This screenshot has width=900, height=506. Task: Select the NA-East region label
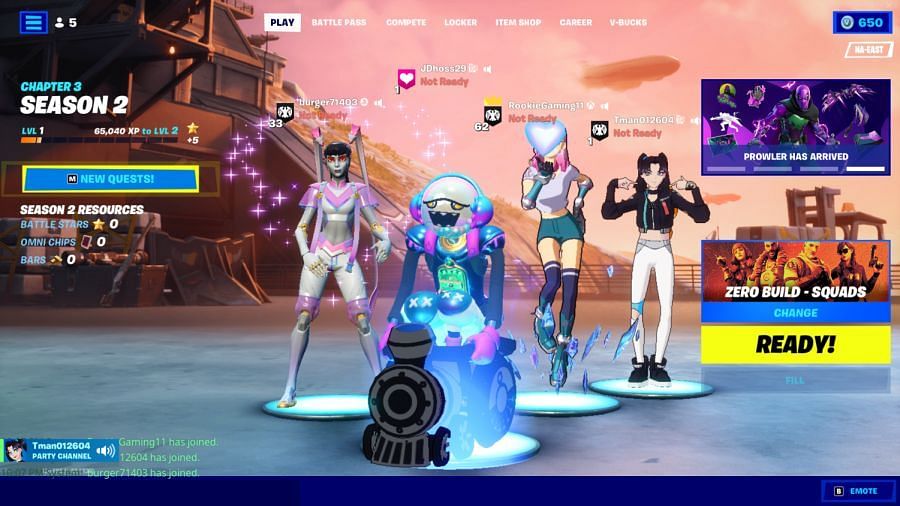868,50
